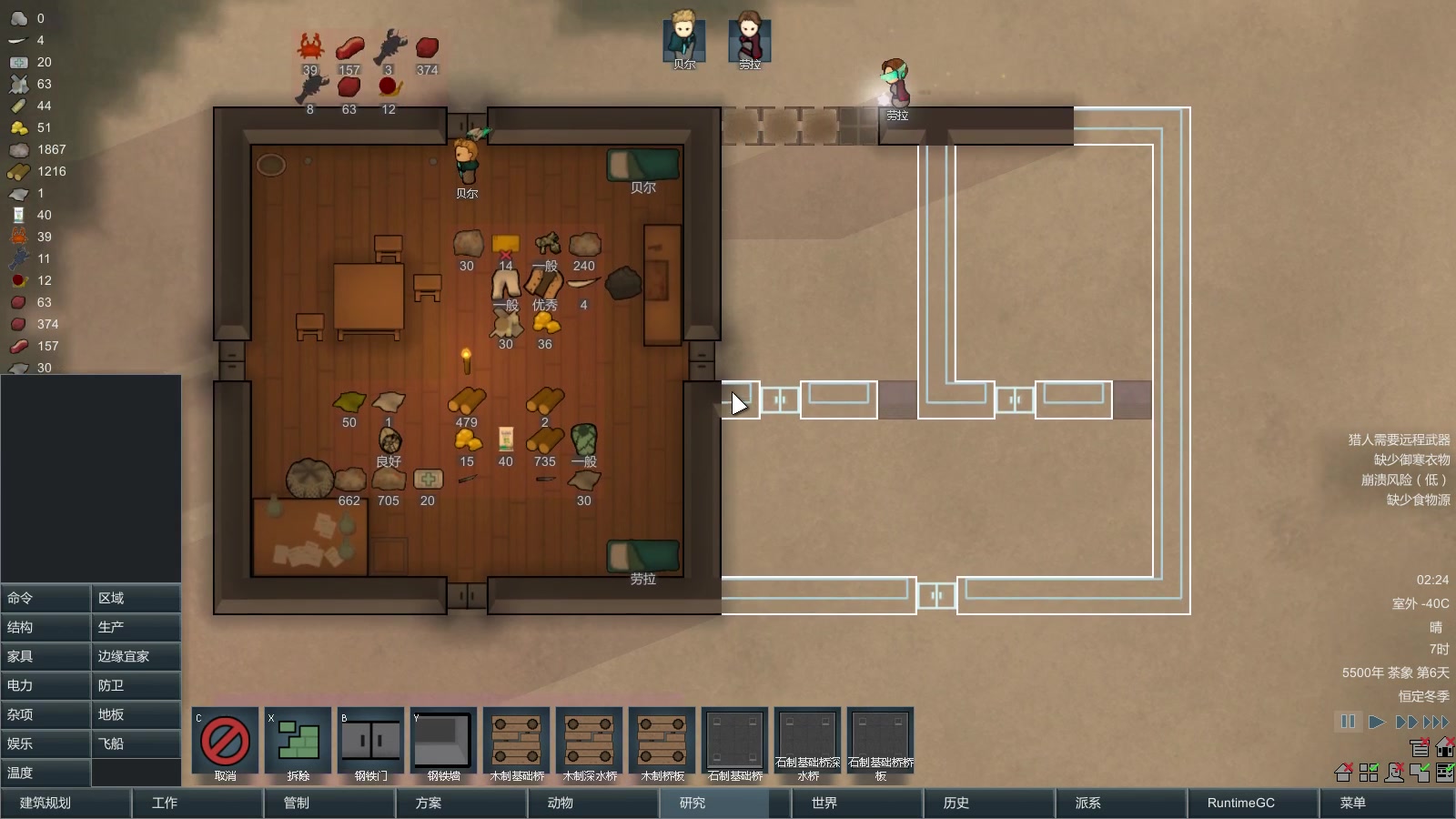
Task: Choose the 钢铁门 steel door build option
Action: 370,745
